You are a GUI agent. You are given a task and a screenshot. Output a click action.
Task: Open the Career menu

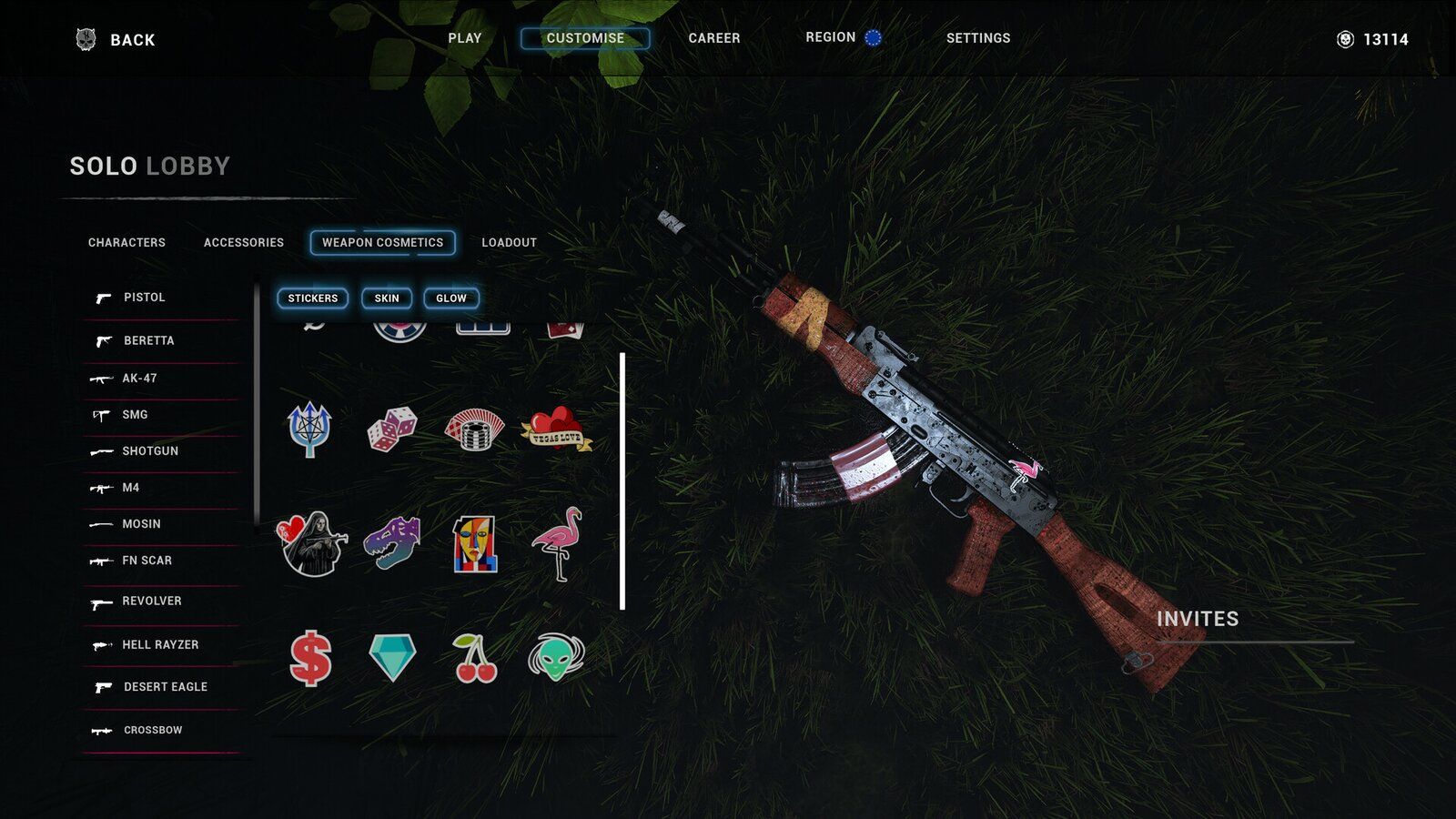(x=713, y=38)
